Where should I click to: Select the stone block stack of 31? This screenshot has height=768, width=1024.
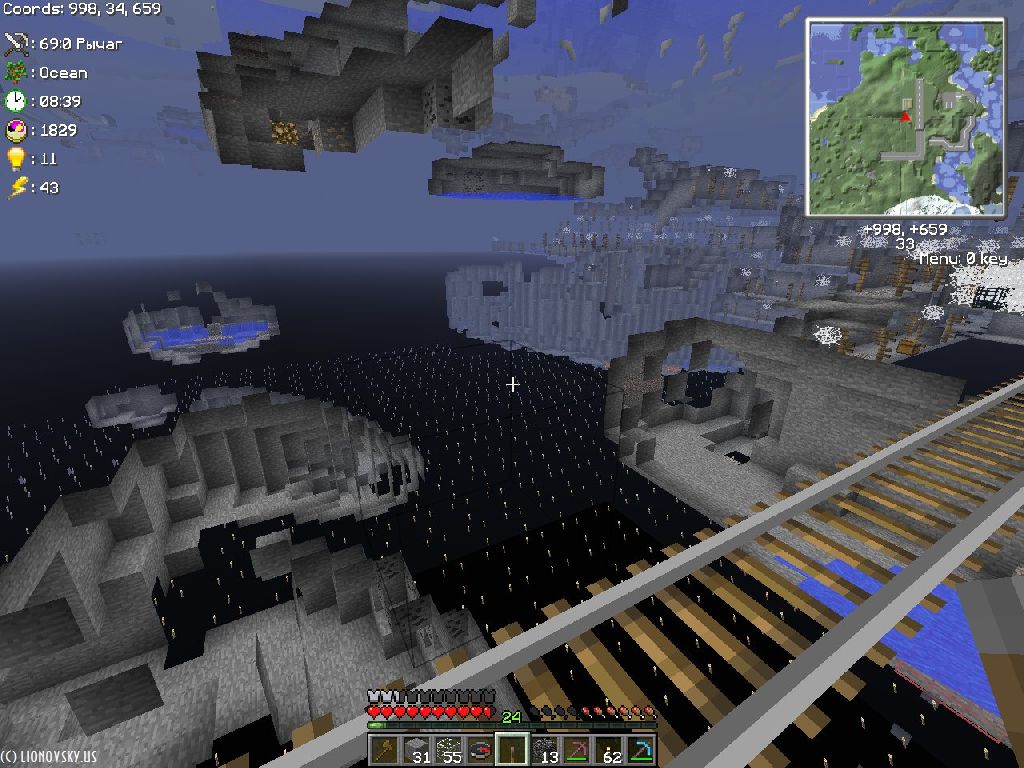coord(417,749)
